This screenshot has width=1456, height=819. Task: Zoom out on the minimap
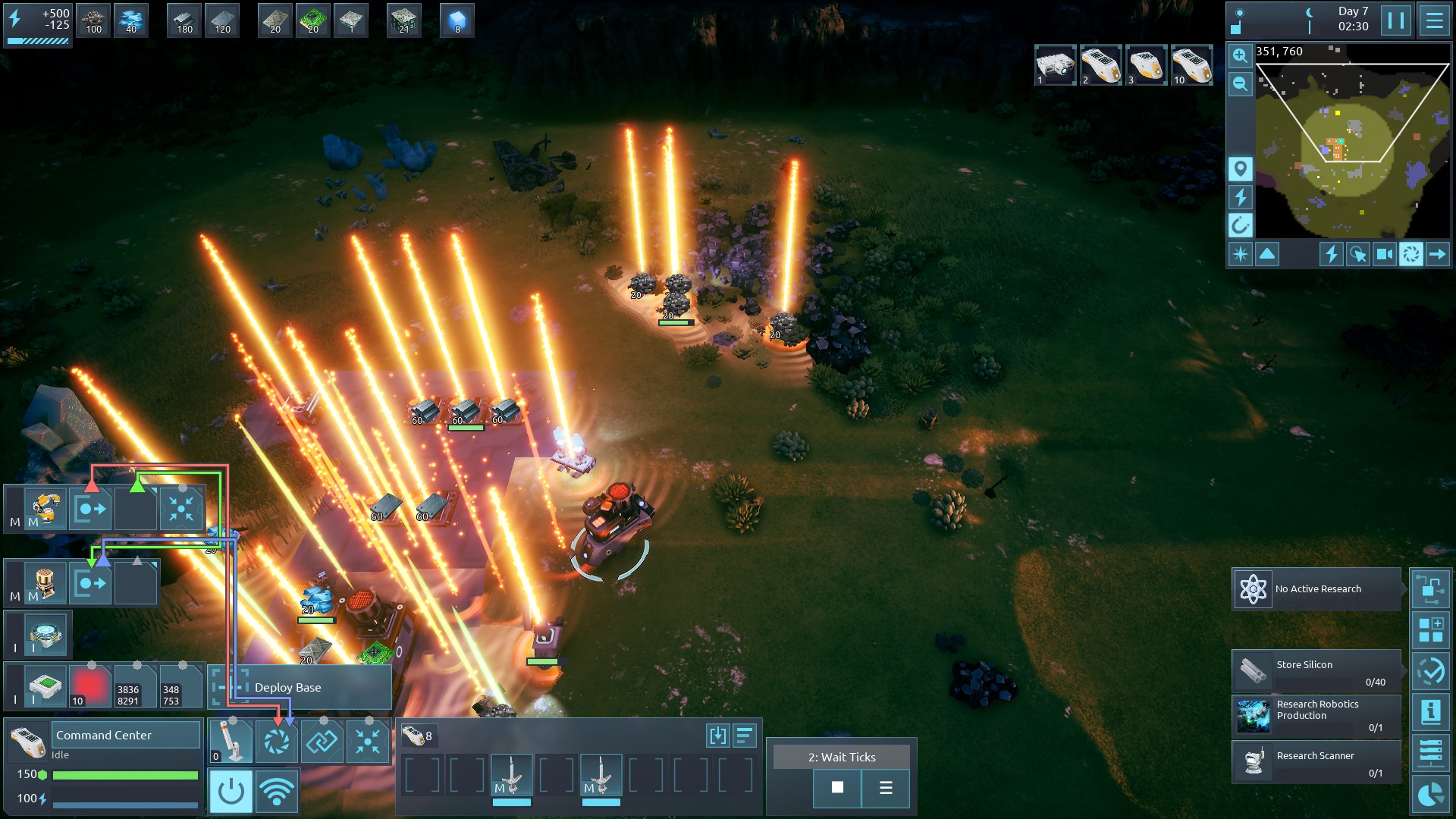[x=1240, y=84]
